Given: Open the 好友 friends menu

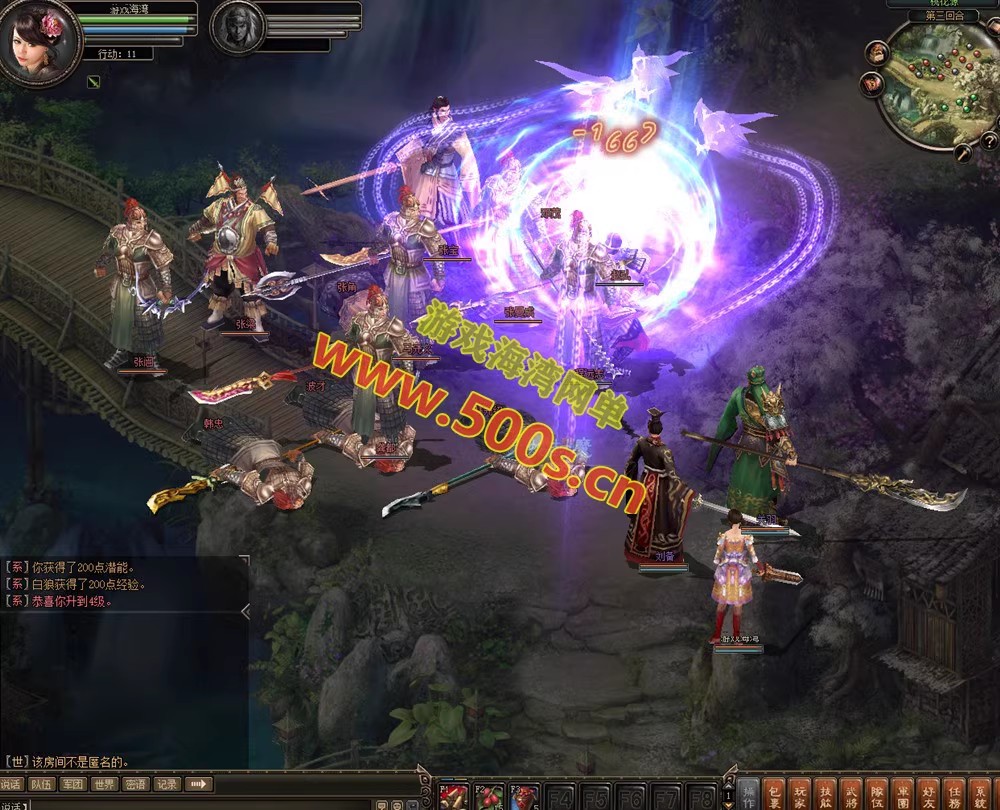Looking at the screenshot, I should point(929,794).
